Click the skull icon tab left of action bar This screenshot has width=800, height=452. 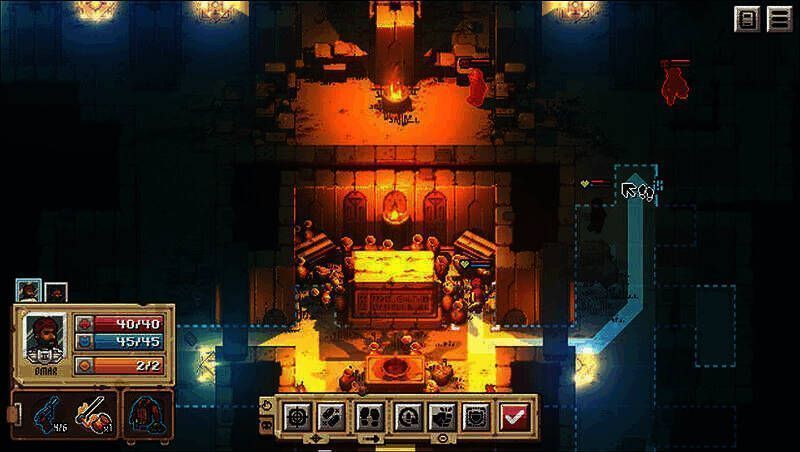point(266,426)
